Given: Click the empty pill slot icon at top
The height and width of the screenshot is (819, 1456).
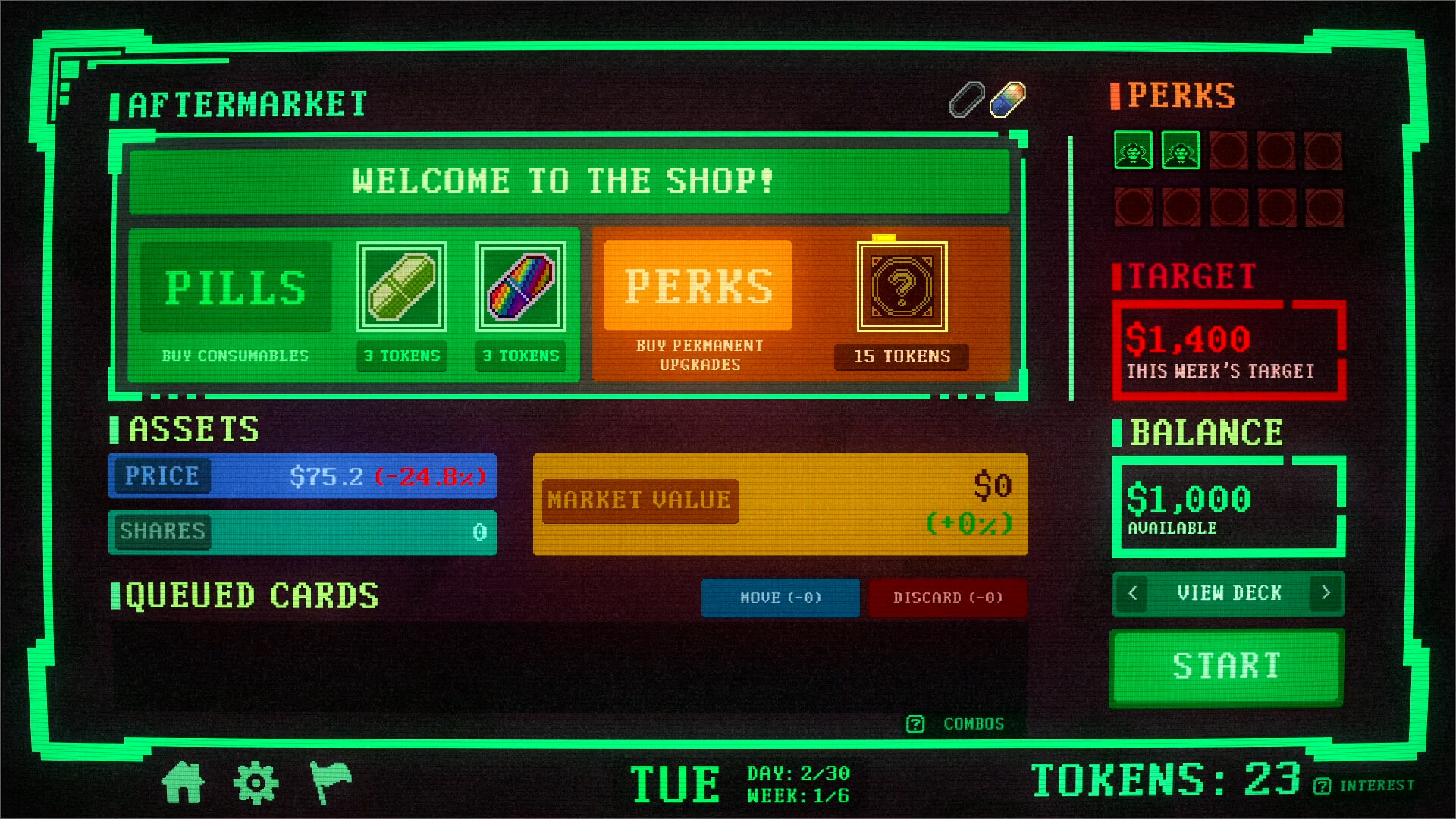Looking at the screenshot, I should [x=966, y=99].
